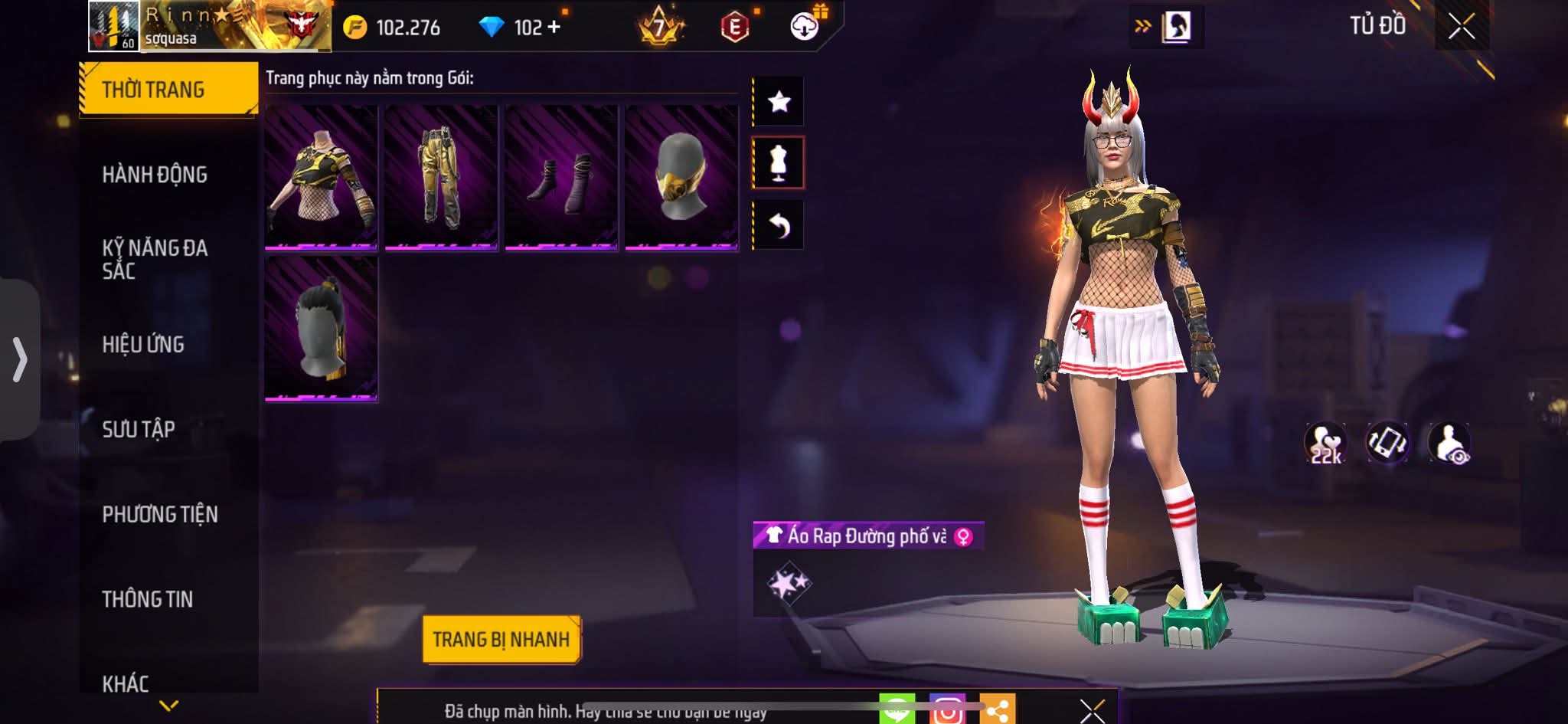Dismiss the screenshot share notification
The height and width of the screenshot is (724, 1568).
1092,711
